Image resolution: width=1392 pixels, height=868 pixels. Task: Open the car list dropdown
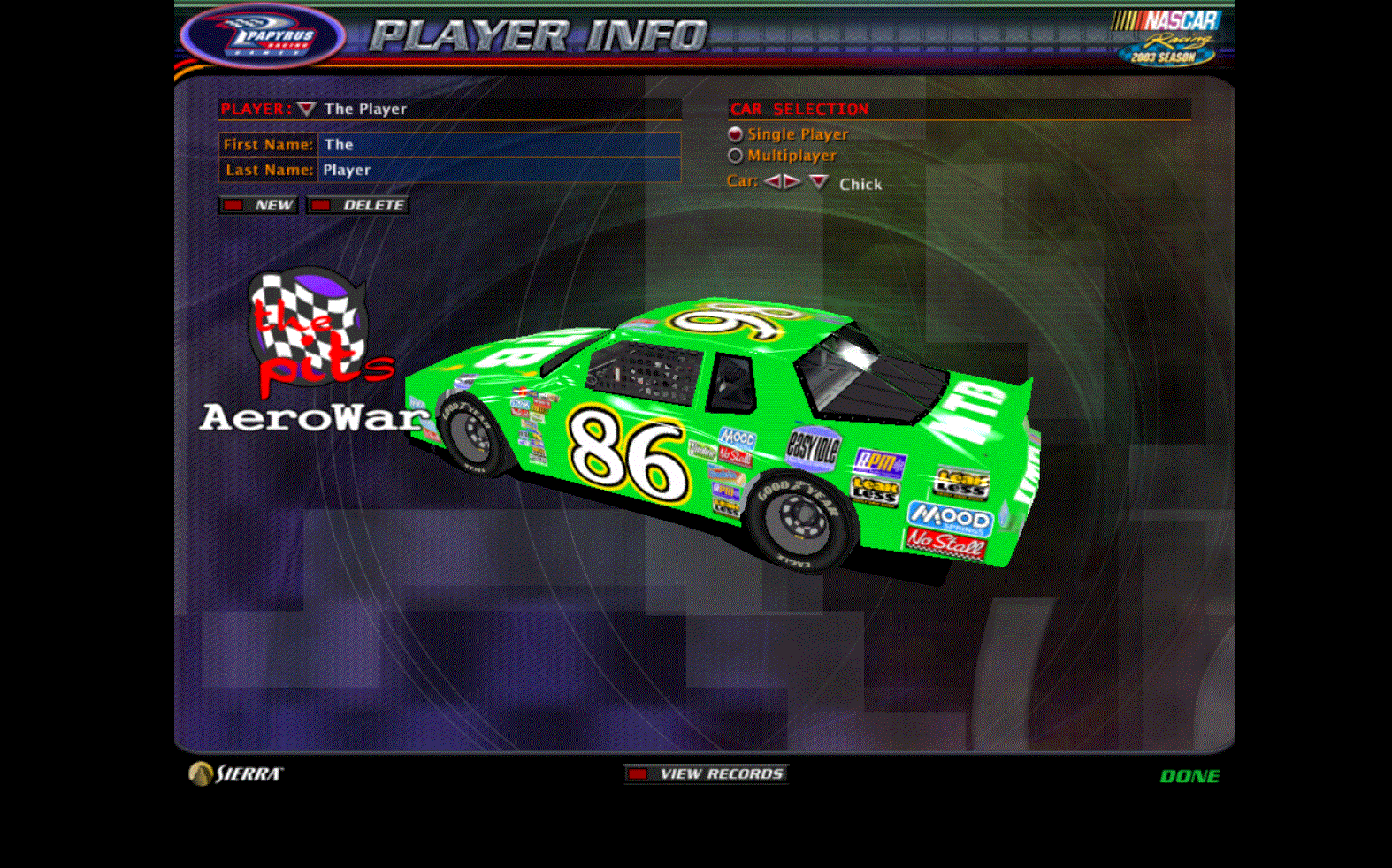coord(819,182)
